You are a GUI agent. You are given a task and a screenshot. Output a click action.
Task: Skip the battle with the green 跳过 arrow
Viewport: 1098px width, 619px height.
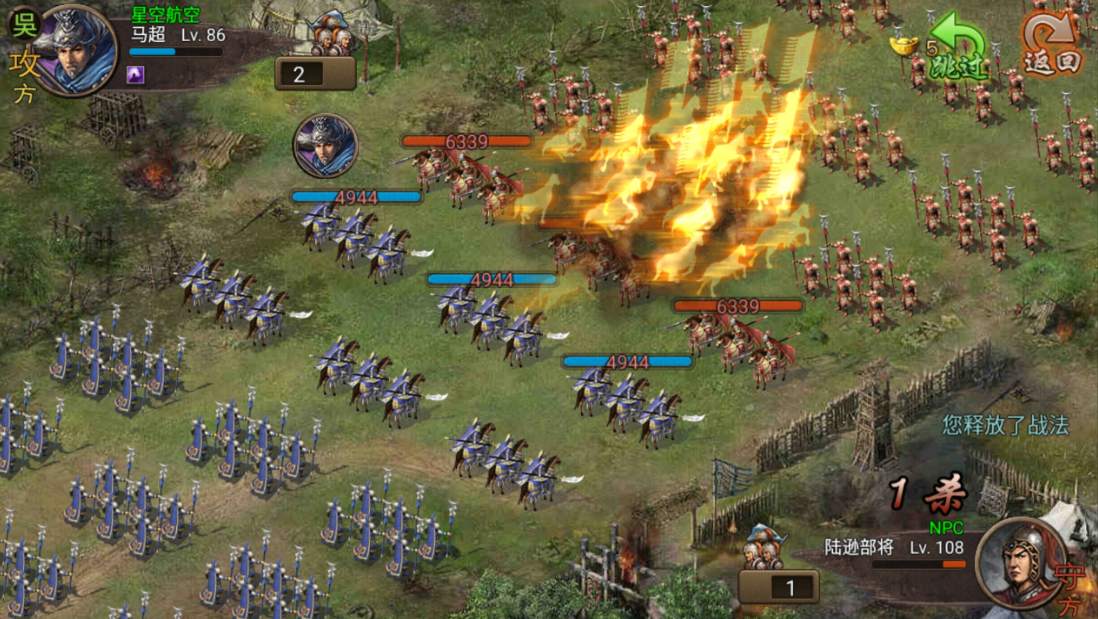point(958,48)
